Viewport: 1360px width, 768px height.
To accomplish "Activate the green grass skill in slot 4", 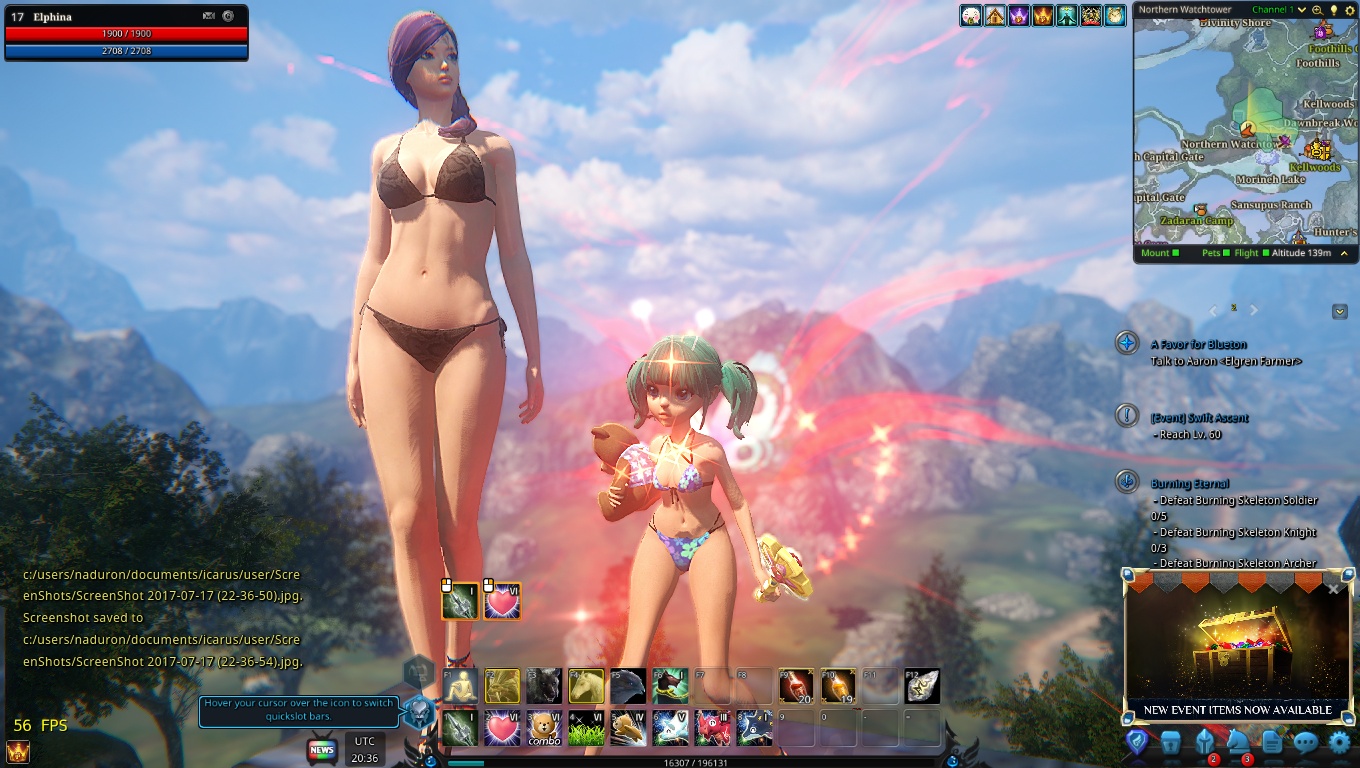I will (x=586, y=727).
